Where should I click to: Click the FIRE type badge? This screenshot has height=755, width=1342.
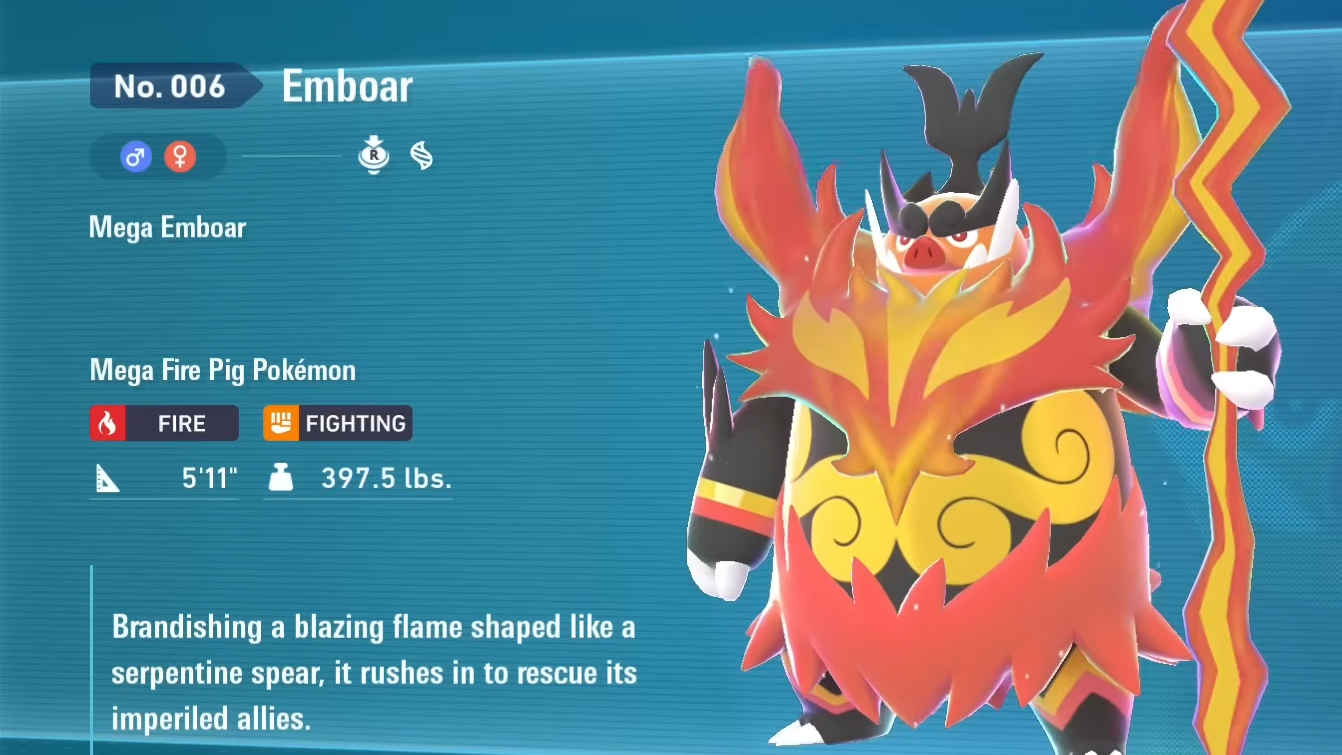164,423
